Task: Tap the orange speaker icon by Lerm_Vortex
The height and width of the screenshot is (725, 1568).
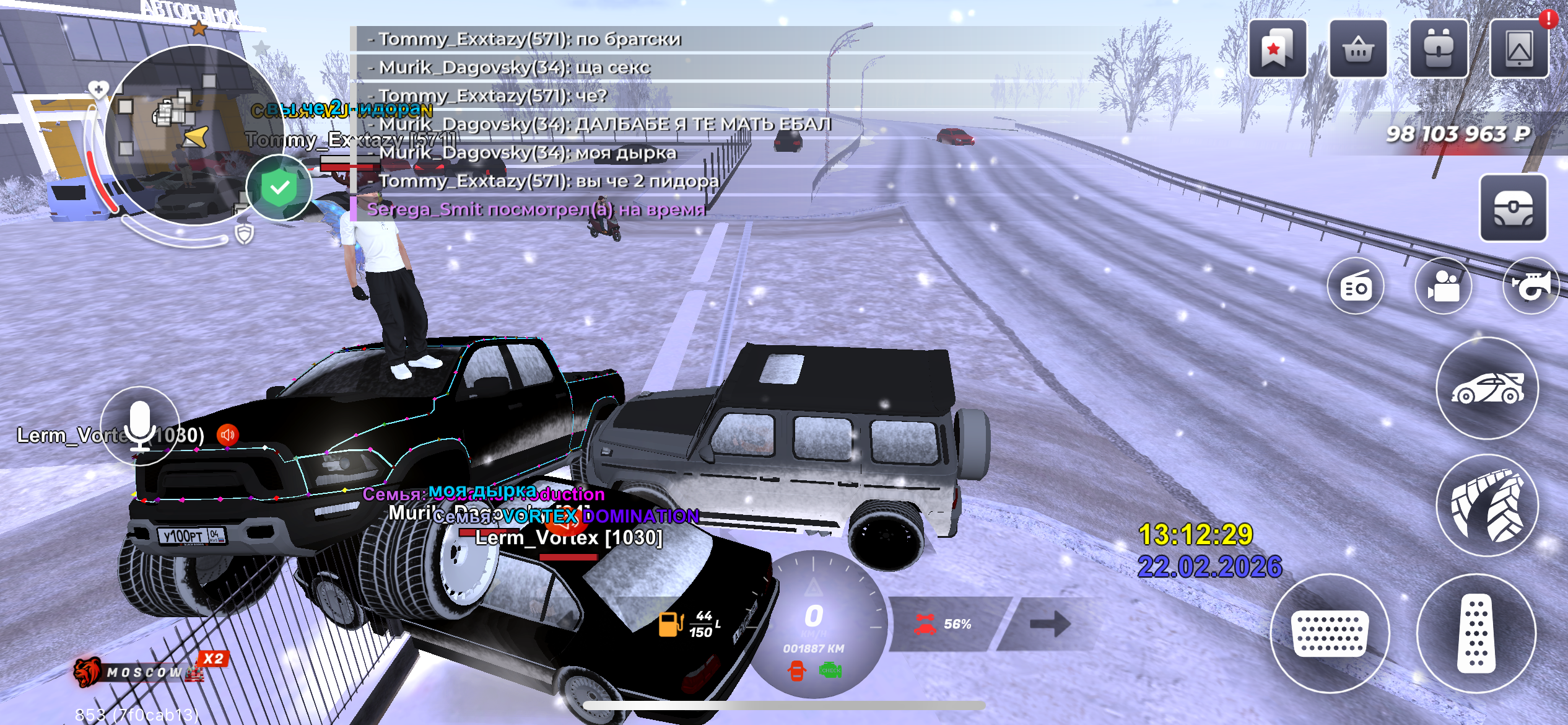Action: click(227, 435)
